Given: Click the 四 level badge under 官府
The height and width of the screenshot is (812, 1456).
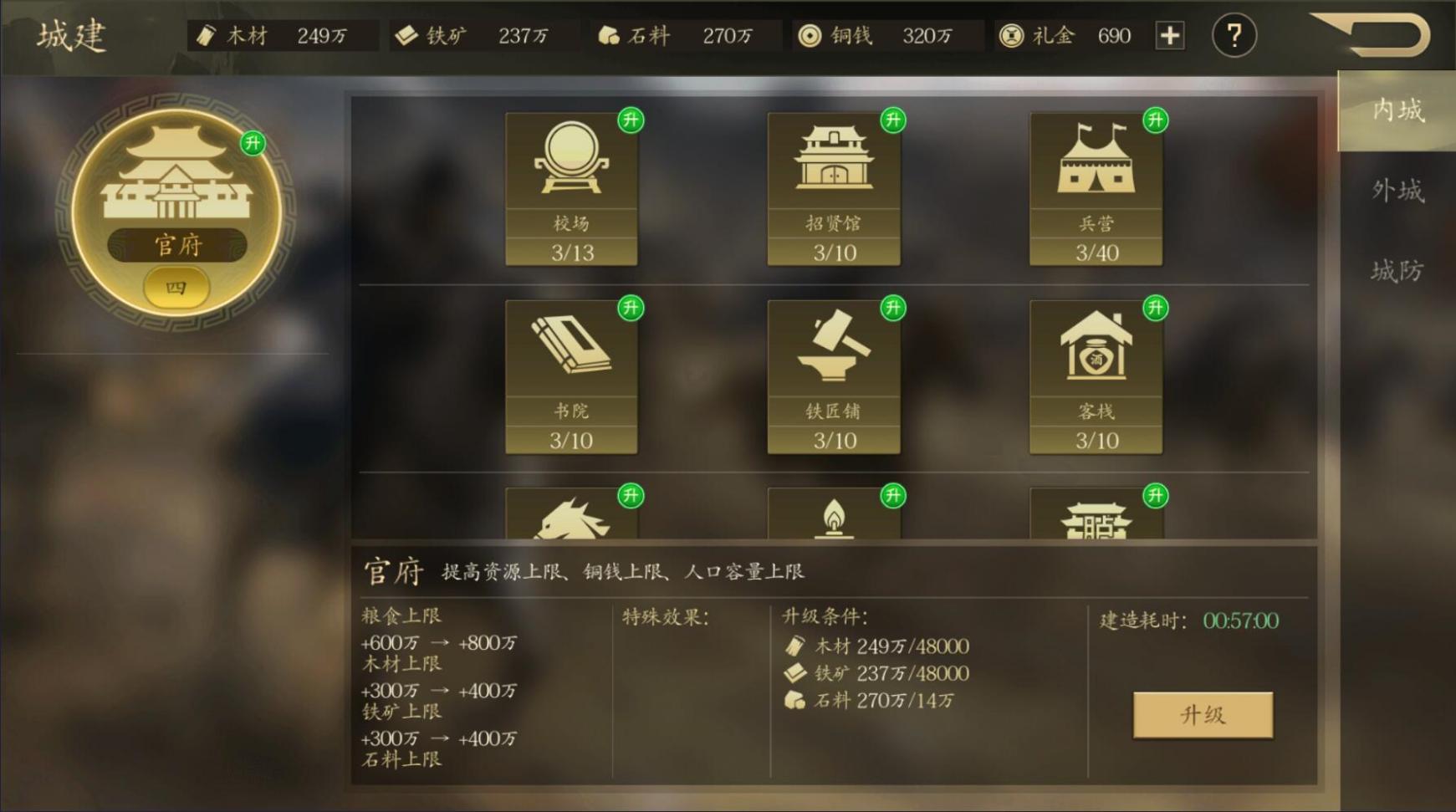Looking at the screenshot, I should click(176, 287).
